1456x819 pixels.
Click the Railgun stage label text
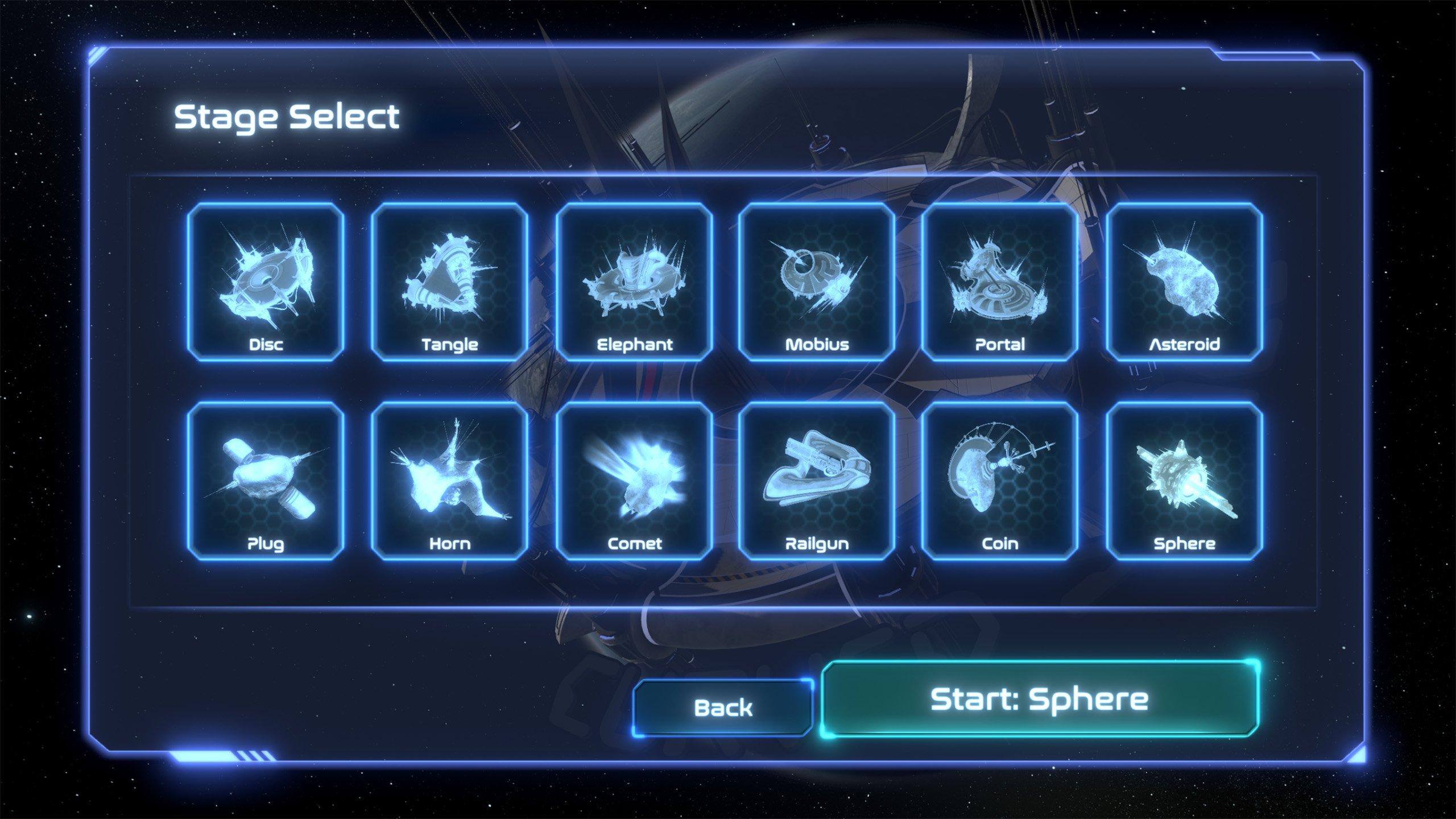(818, 543)
